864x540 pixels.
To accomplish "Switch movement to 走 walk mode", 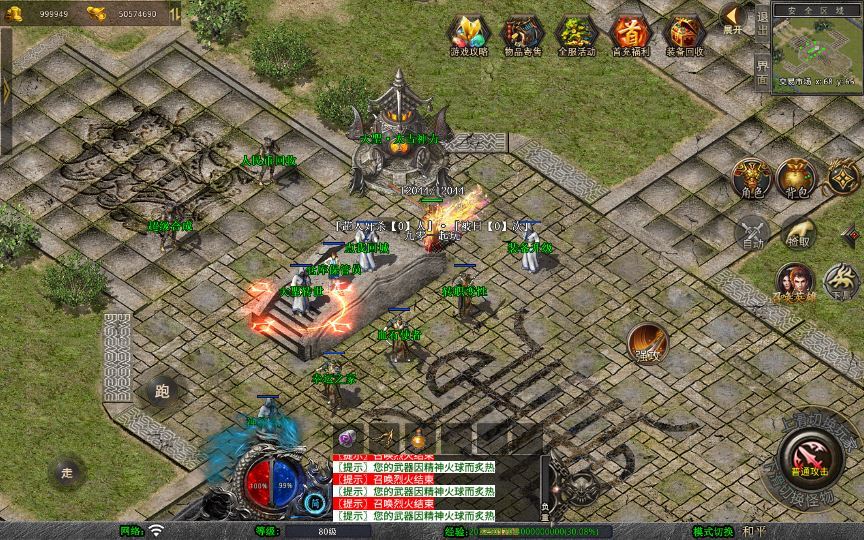I will click(x=68, y=471).
